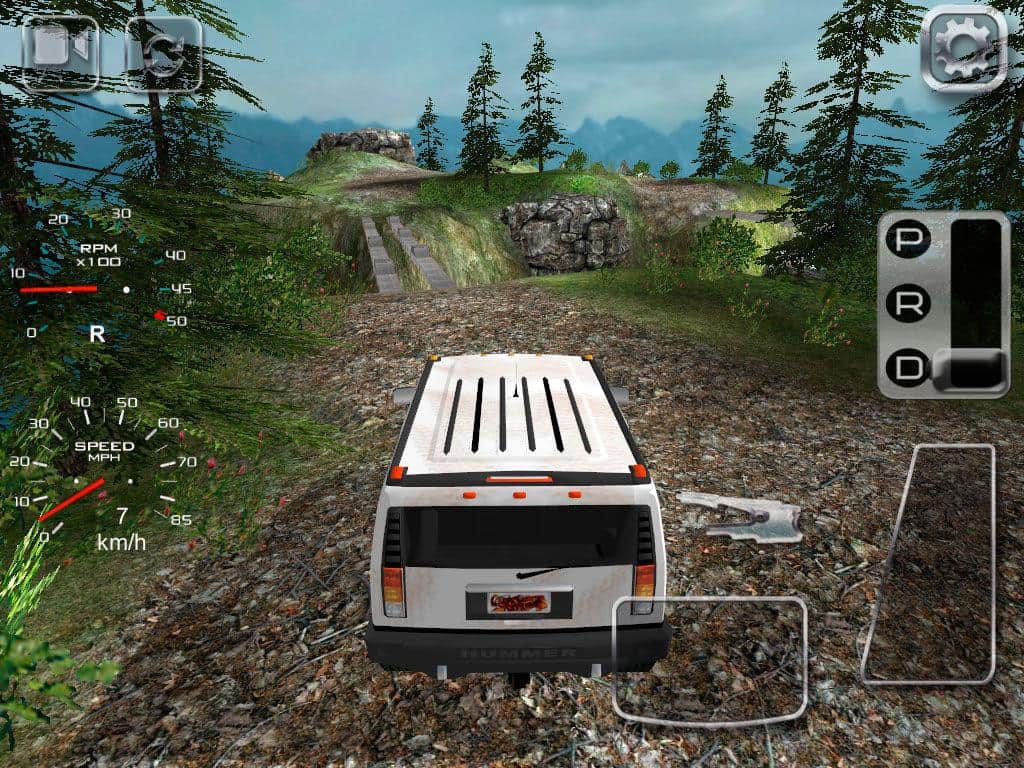The width and height of the screenshot is (1024, 768).
Task: Tap the camera view button
Action: pyautogui.click(x=60, y=53)
